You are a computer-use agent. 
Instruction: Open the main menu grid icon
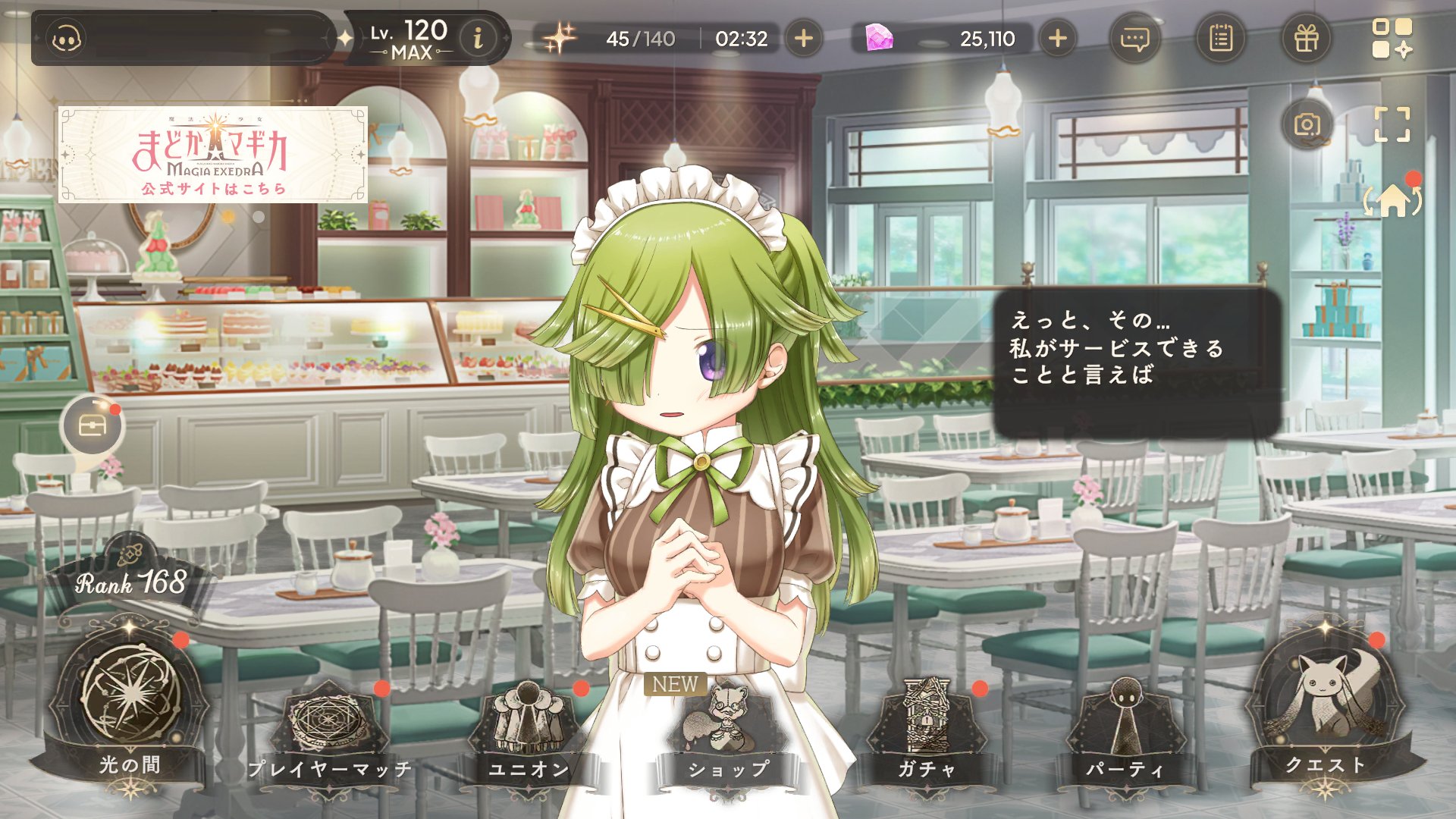pos(1392,38)
